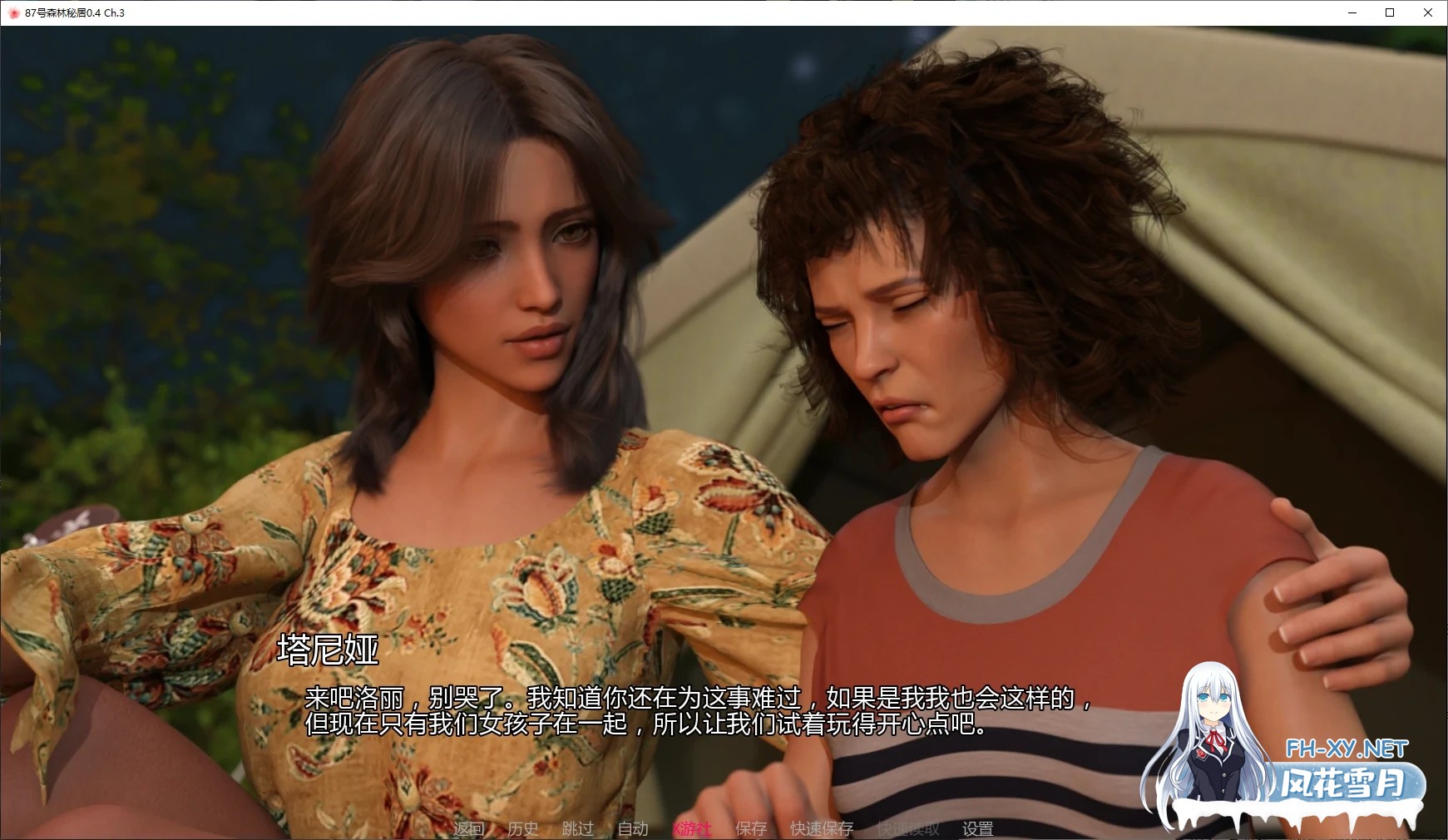Enable 跳过 skip mode
Image resolution: width=1448 pixels, height=840 pixels.
point(577,828)
